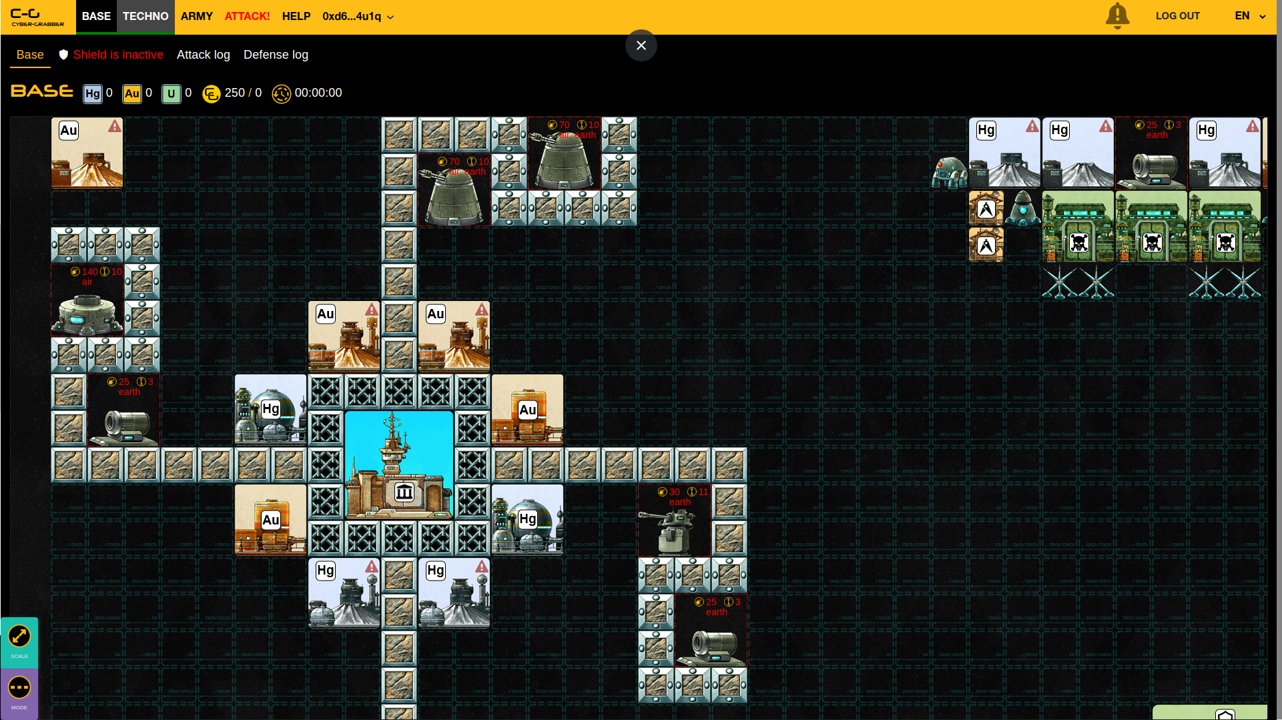This screenshot has width=1282, height=720.
Task: Open the notification bell alerts
Action: (x=1117, y=16)
